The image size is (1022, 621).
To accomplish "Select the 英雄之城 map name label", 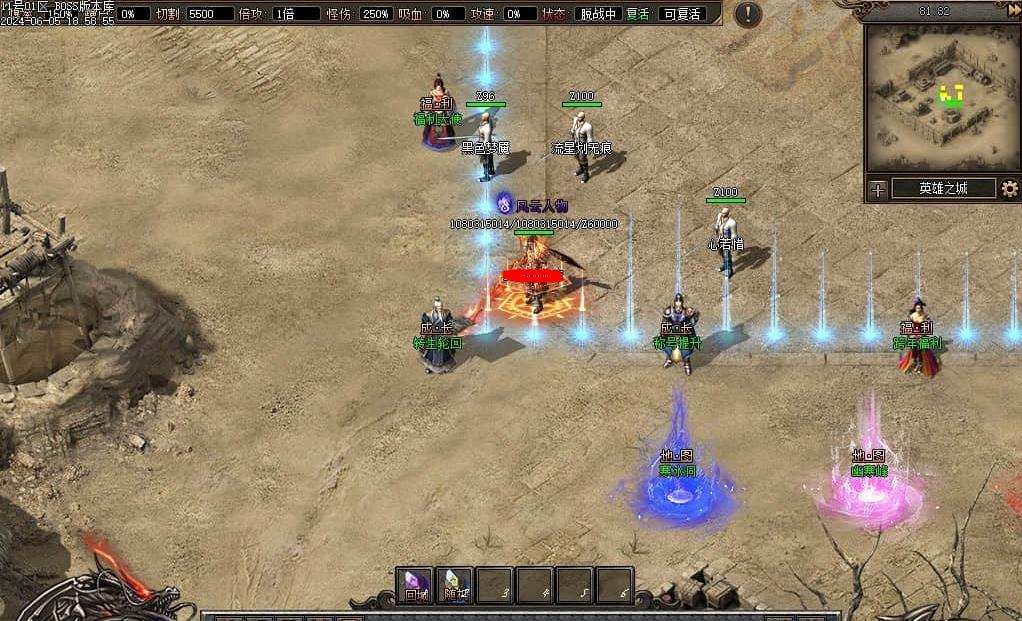I will 943,188.
